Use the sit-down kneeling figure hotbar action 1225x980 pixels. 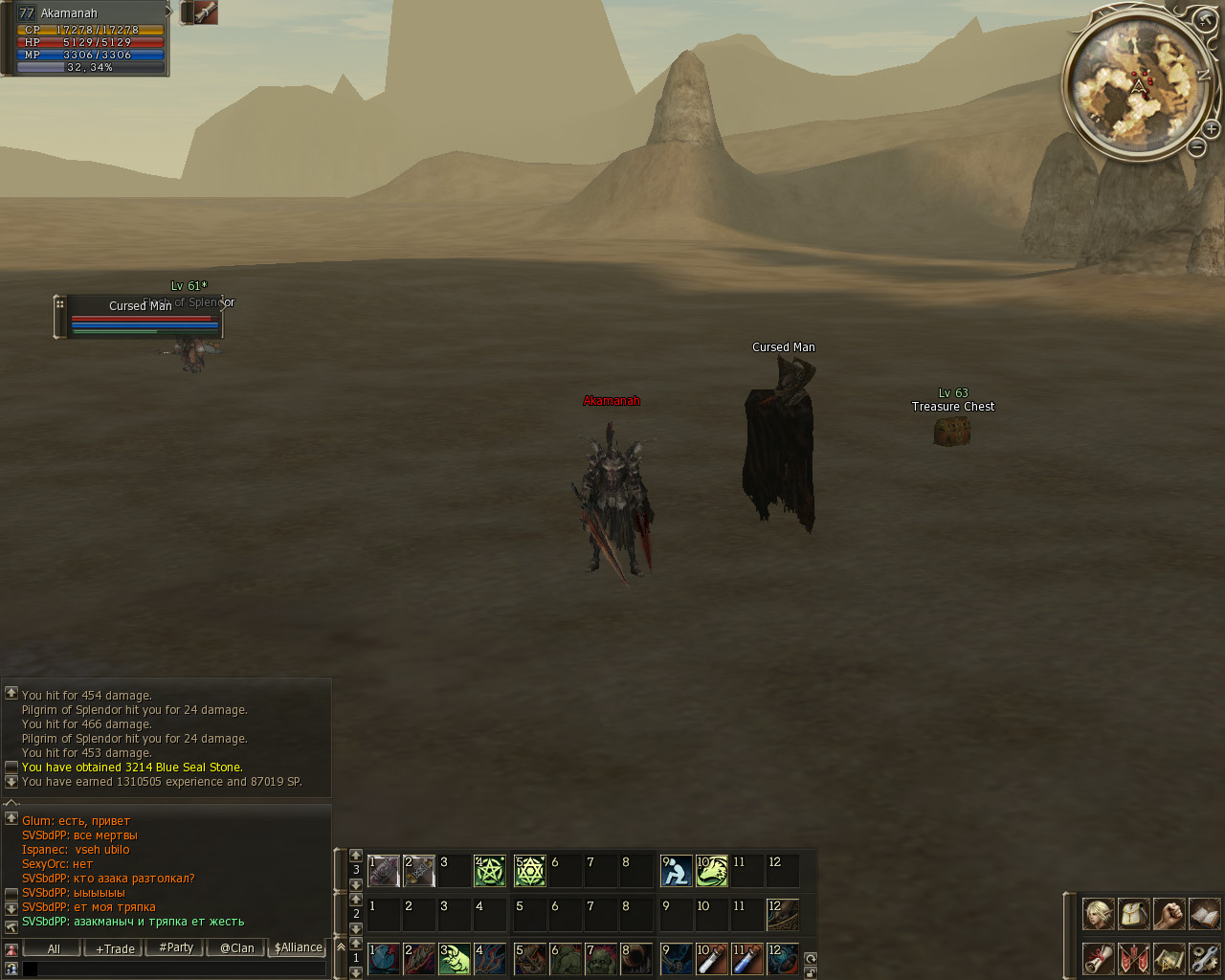pyautogui.click(x=677, y=871)
